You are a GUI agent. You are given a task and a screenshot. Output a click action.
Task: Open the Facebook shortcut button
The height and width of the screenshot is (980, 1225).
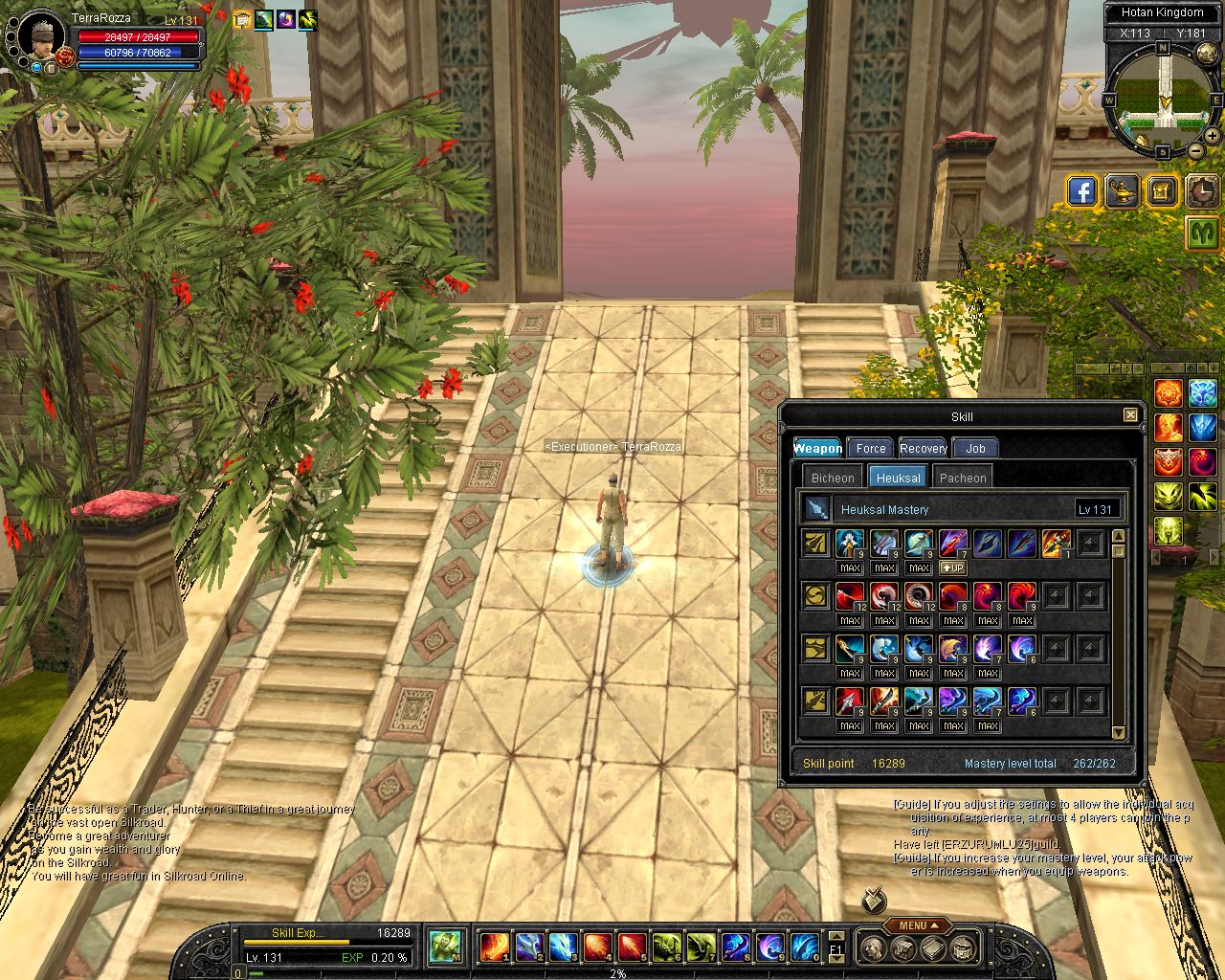(x=1081, y=191)
